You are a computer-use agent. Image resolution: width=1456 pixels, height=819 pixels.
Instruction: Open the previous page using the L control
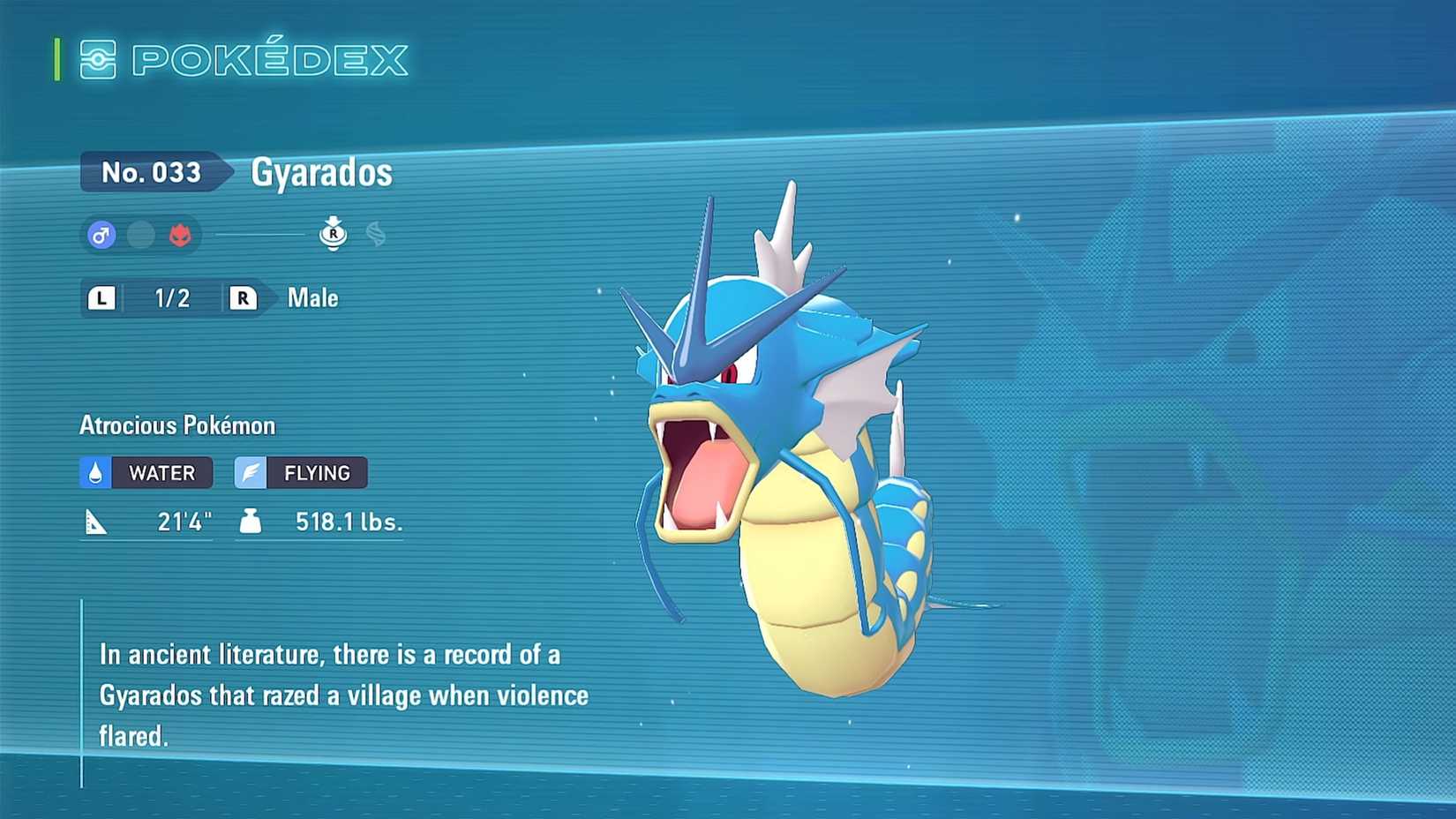102,298
